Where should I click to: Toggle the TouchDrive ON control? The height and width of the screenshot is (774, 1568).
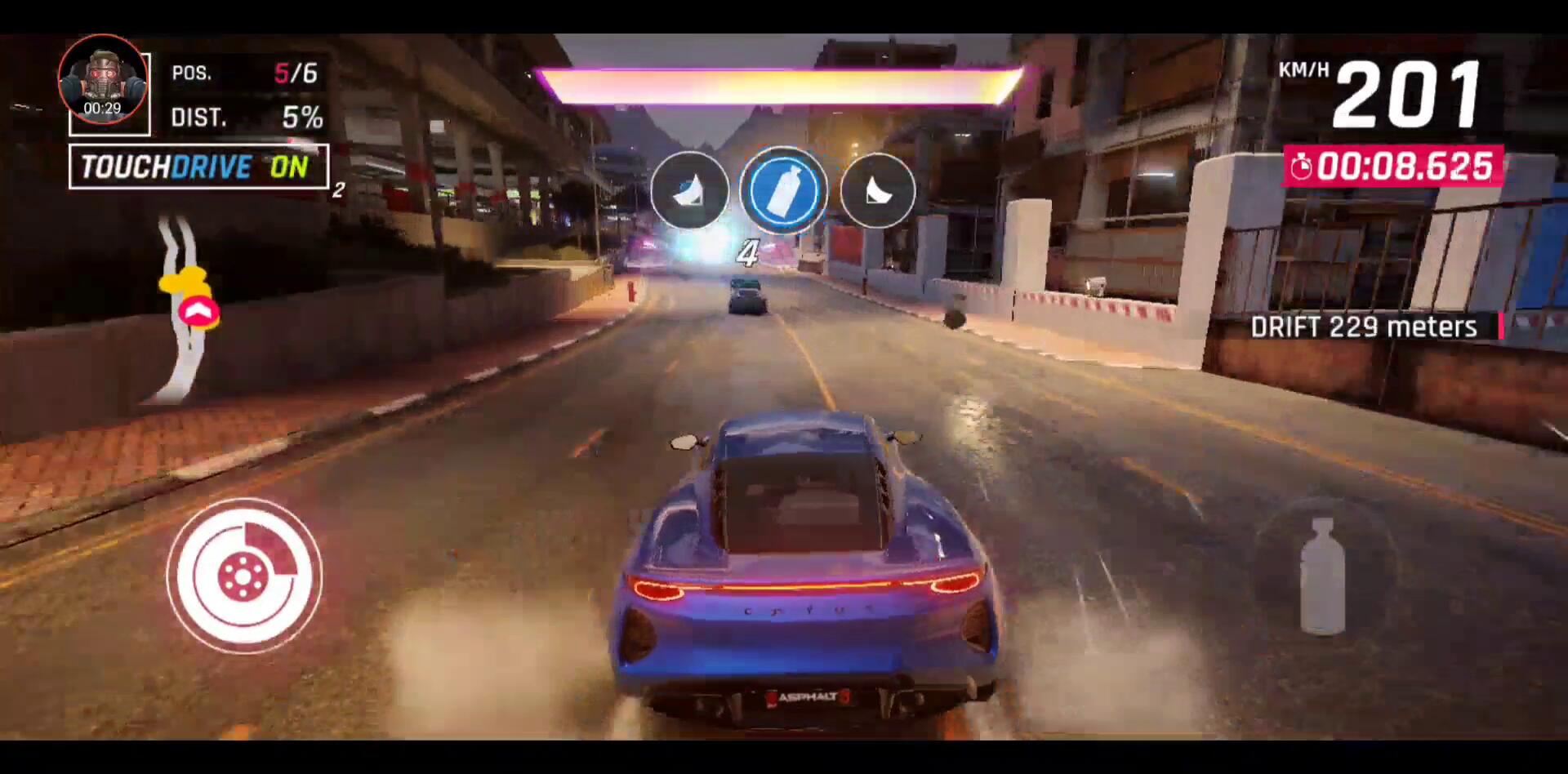tap(198, 167)
